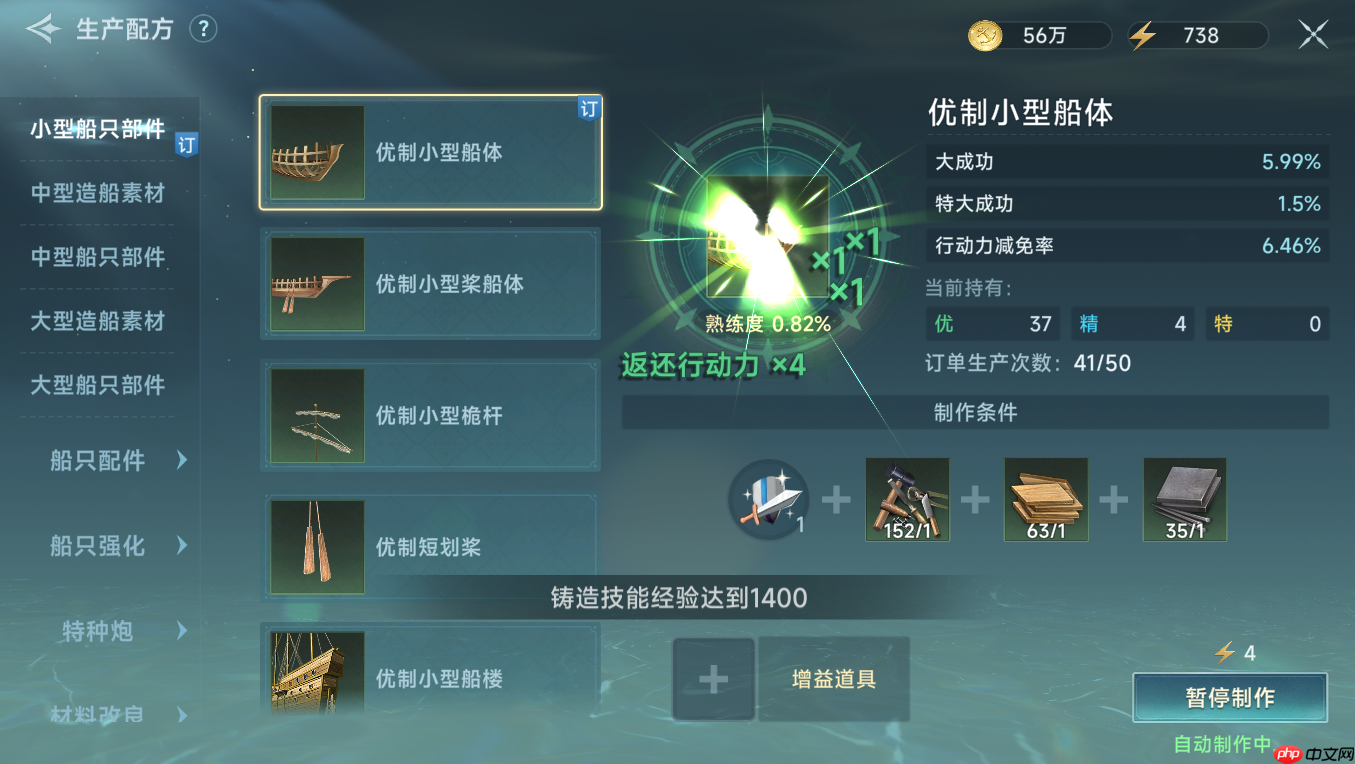The width and height of the screenshot is (1355, 764).
Task: Switch to the 大型船只部件 tab
Action: (x=98, y=385)
